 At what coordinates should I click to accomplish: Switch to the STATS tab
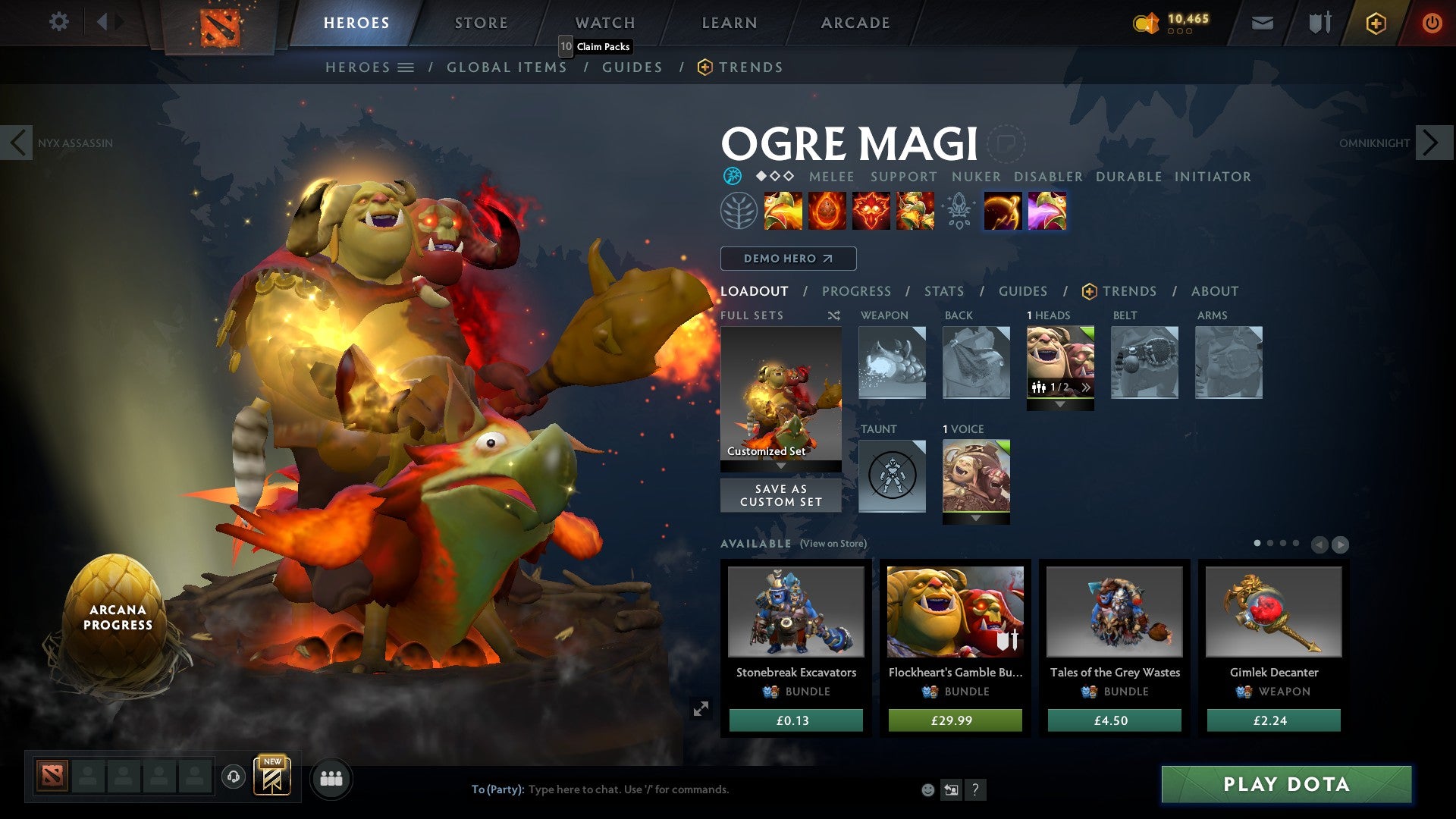tap(943, 290)
